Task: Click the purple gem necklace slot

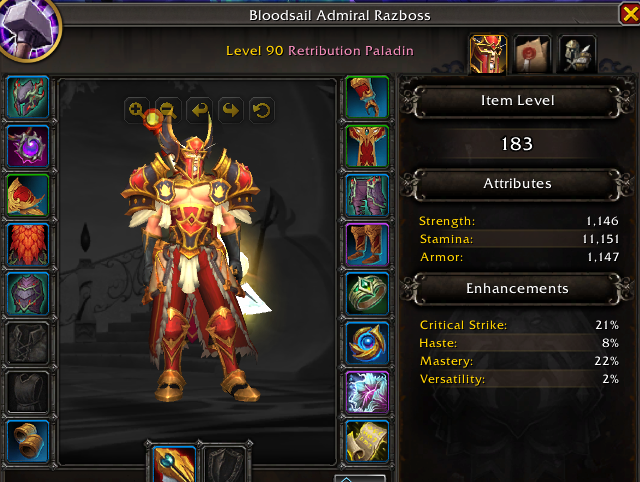Action: (28, 147)
